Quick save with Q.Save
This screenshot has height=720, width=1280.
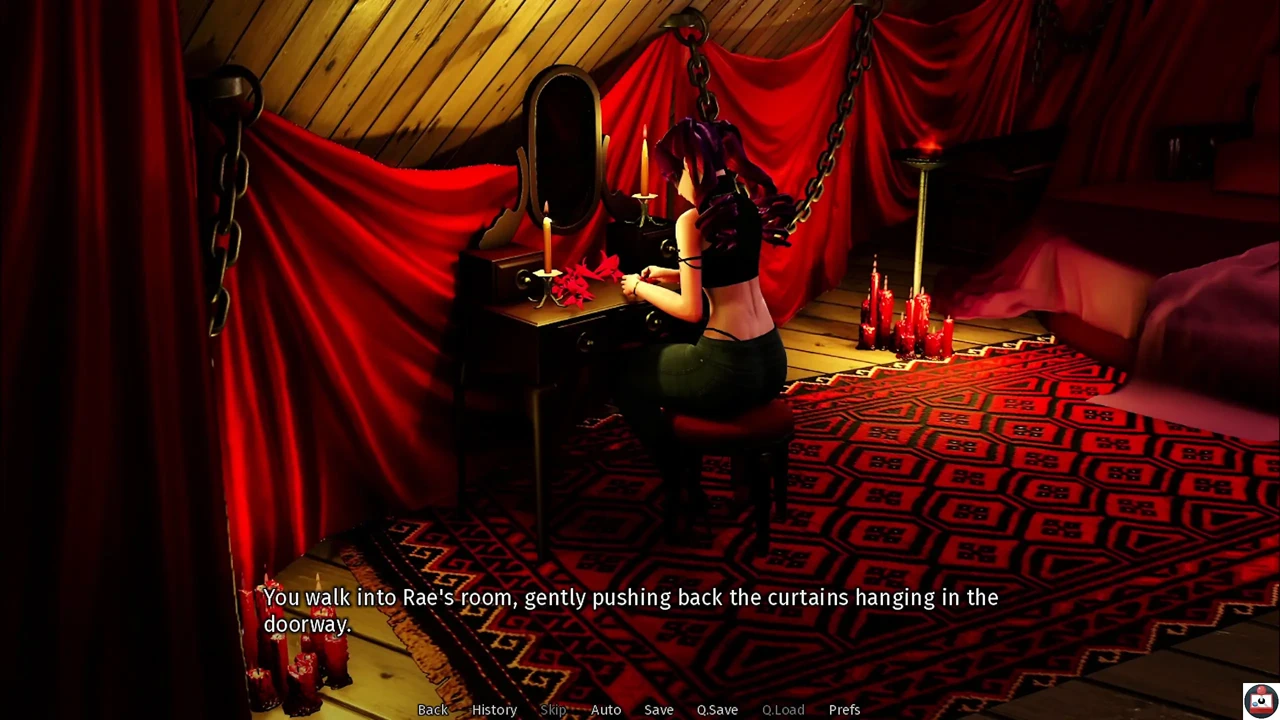tap(717, 710)
